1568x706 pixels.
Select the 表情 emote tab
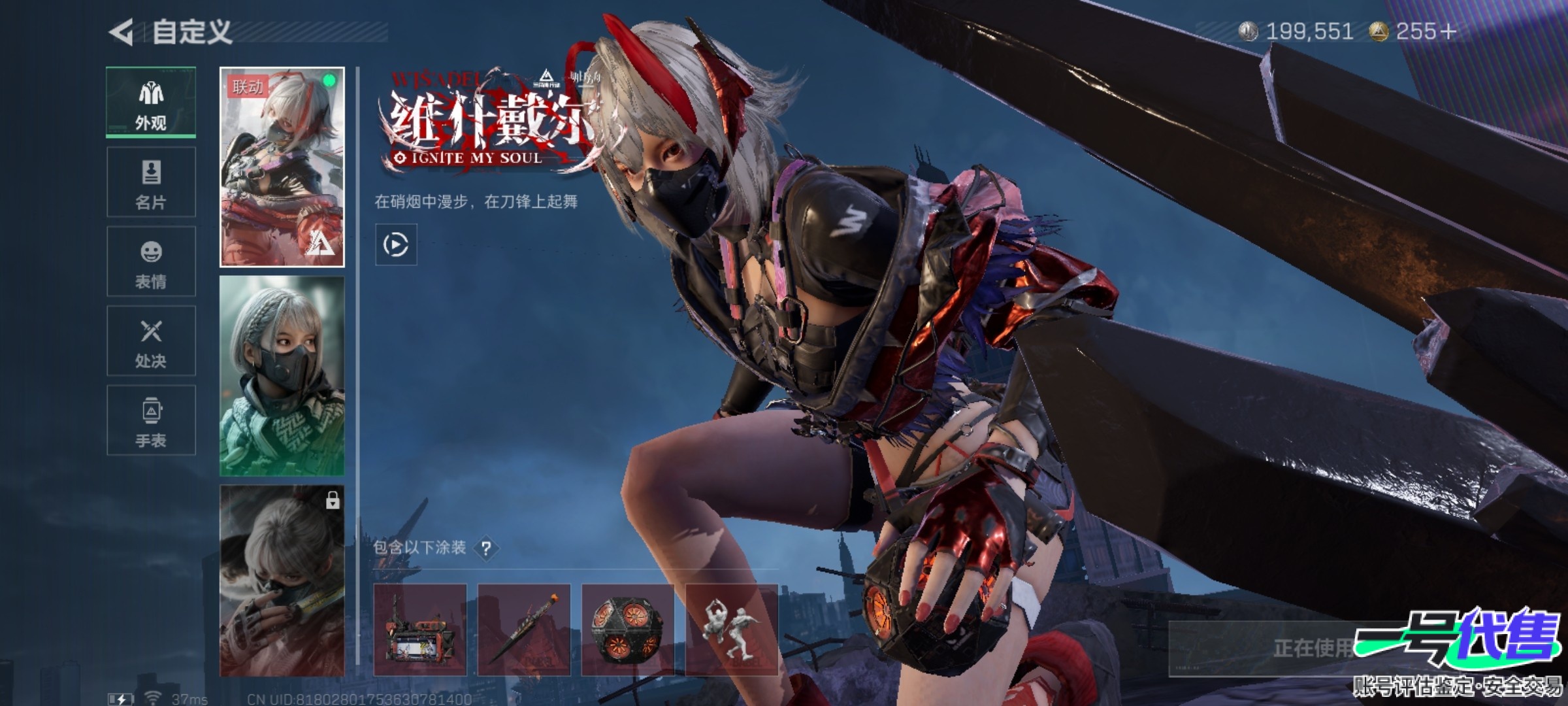(151, 261)
